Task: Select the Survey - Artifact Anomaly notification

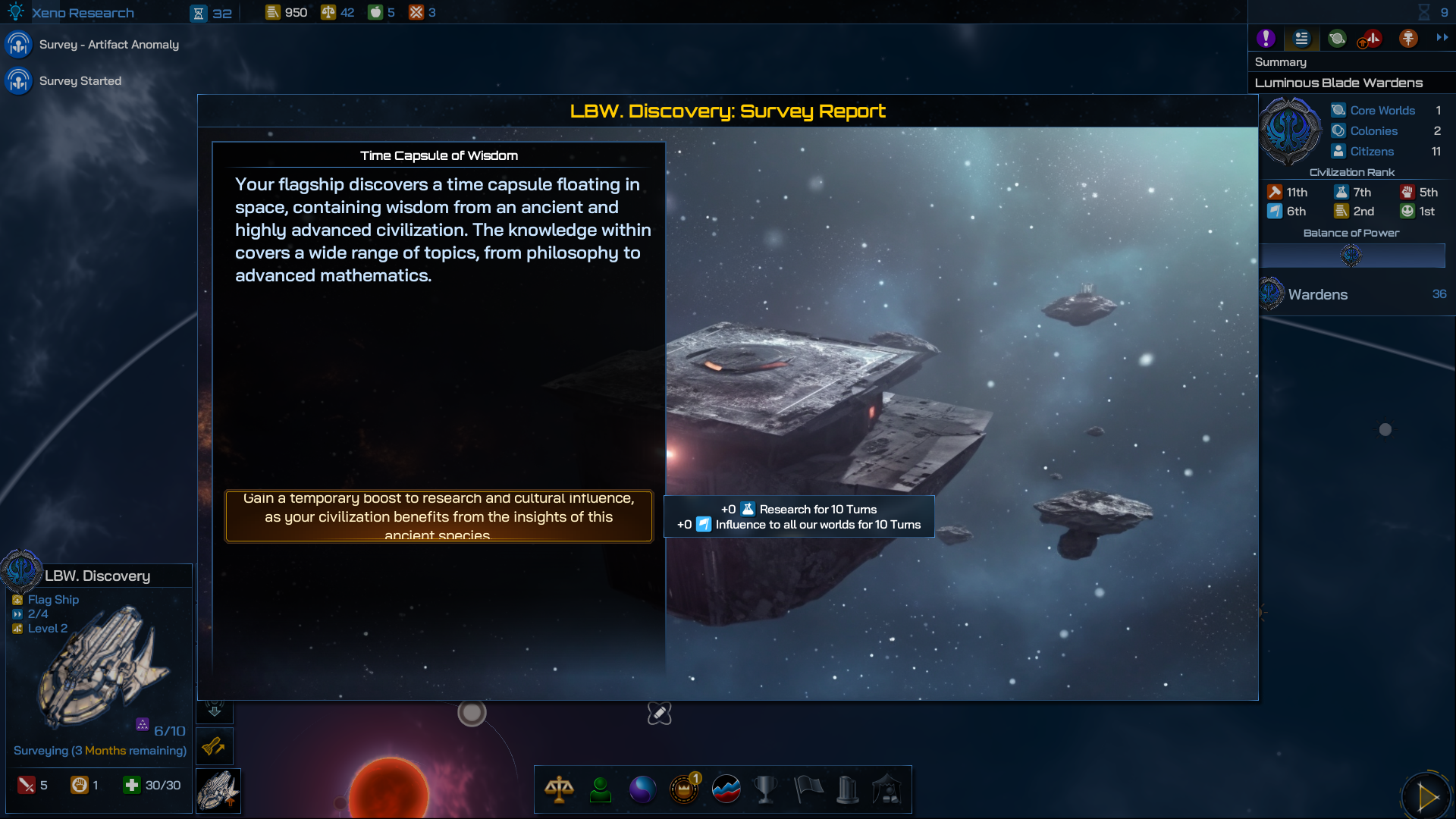Action: [x=108, y=45]
